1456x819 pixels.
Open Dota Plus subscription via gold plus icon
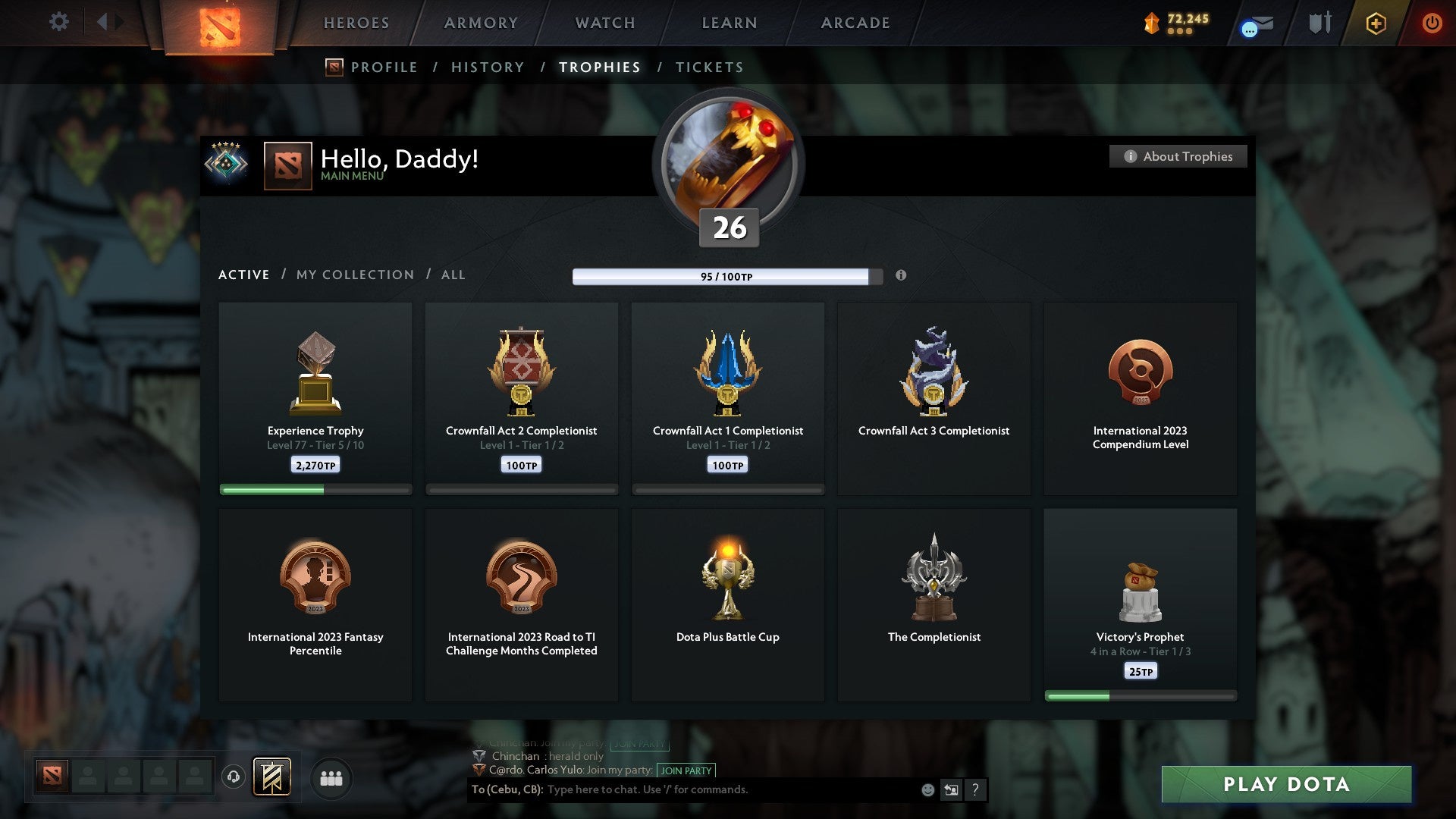[x=1375, y=24]
